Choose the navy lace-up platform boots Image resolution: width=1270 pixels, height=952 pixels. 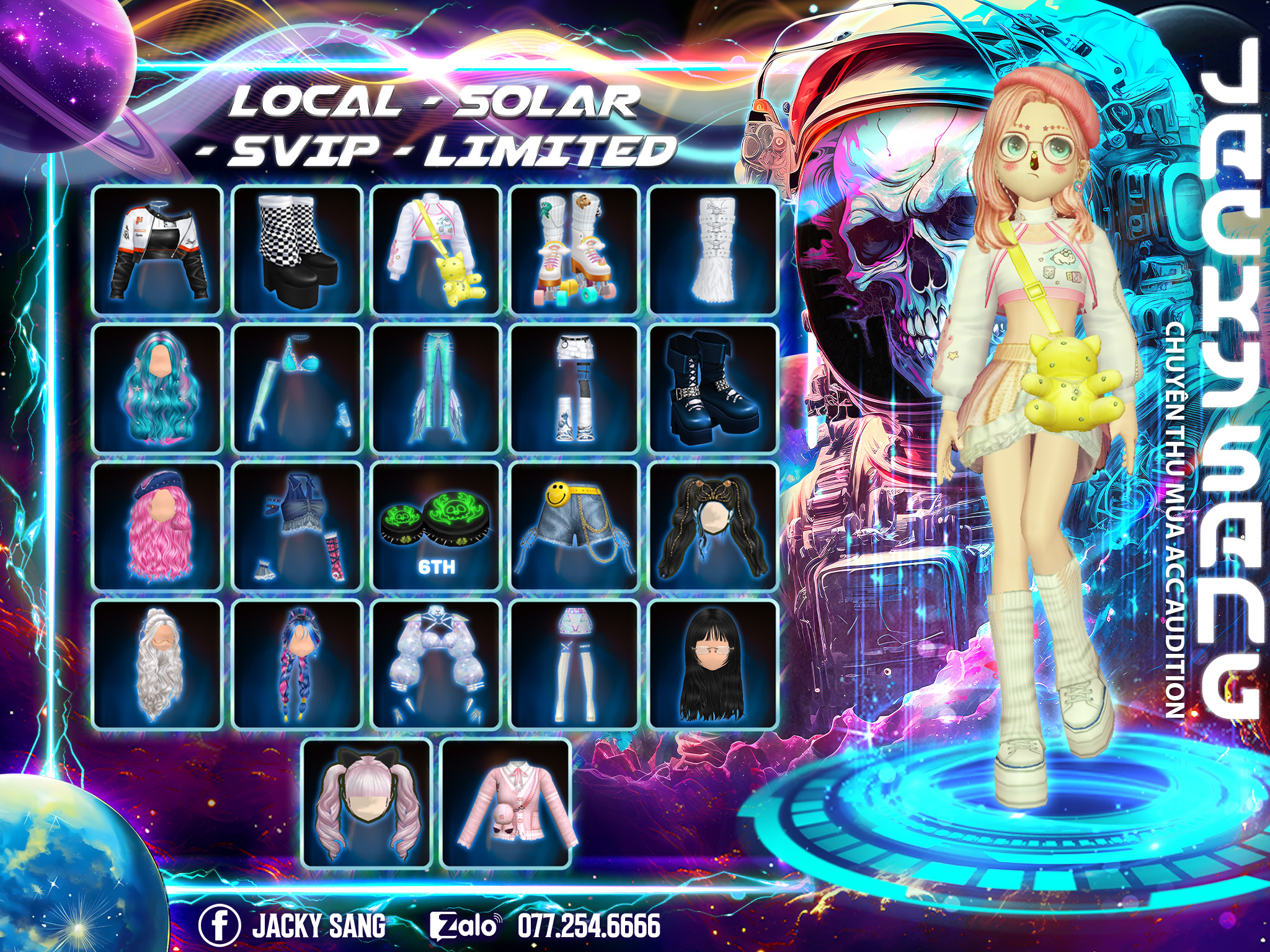tap(713, 389)
